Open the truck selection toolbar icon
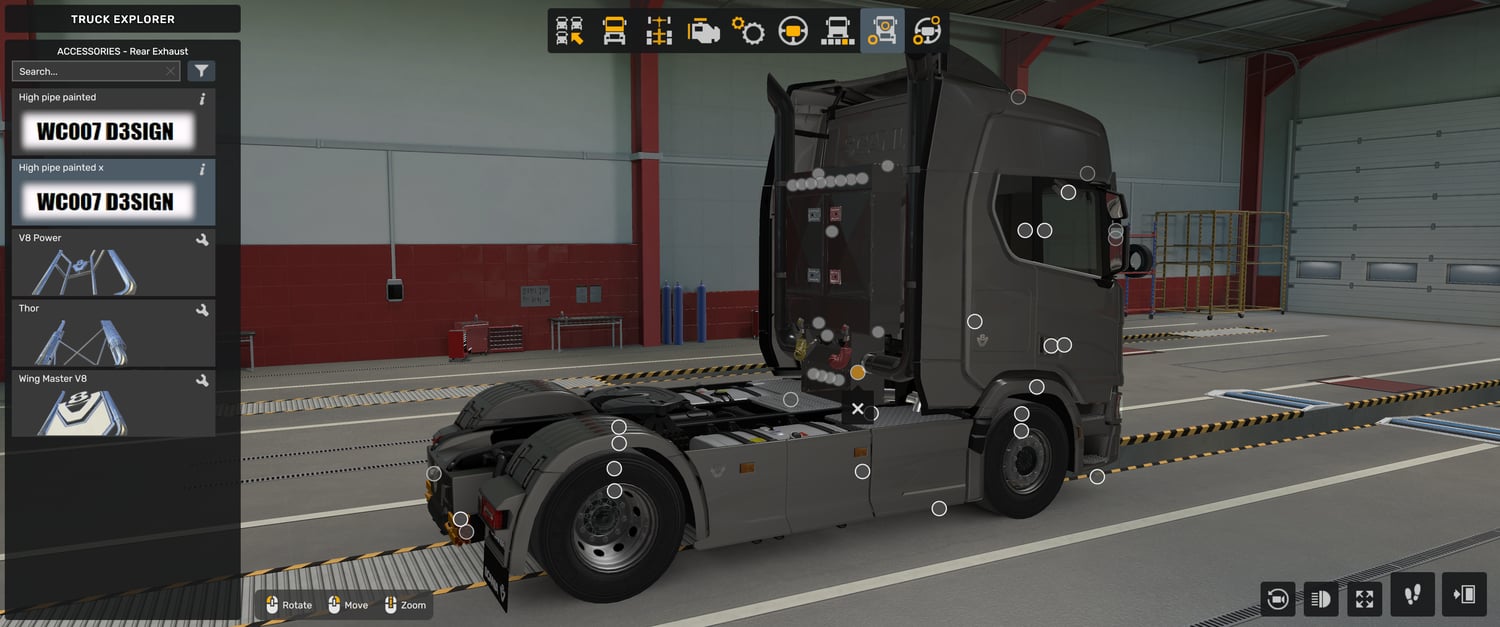This screenshot has height=627, width=1500. [x=570, y=31]
